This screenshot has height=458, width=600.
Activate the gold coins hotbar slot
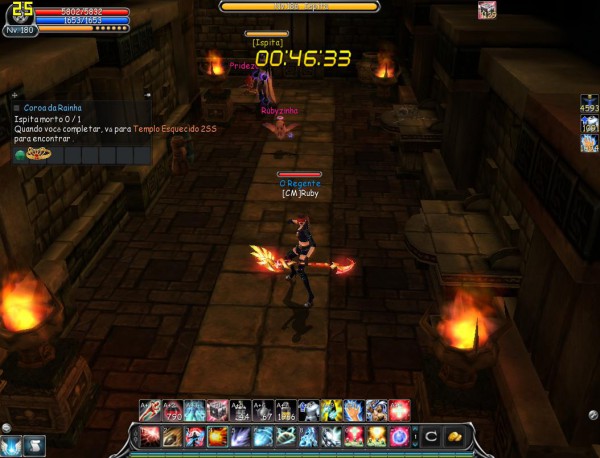tap(453, 437)
